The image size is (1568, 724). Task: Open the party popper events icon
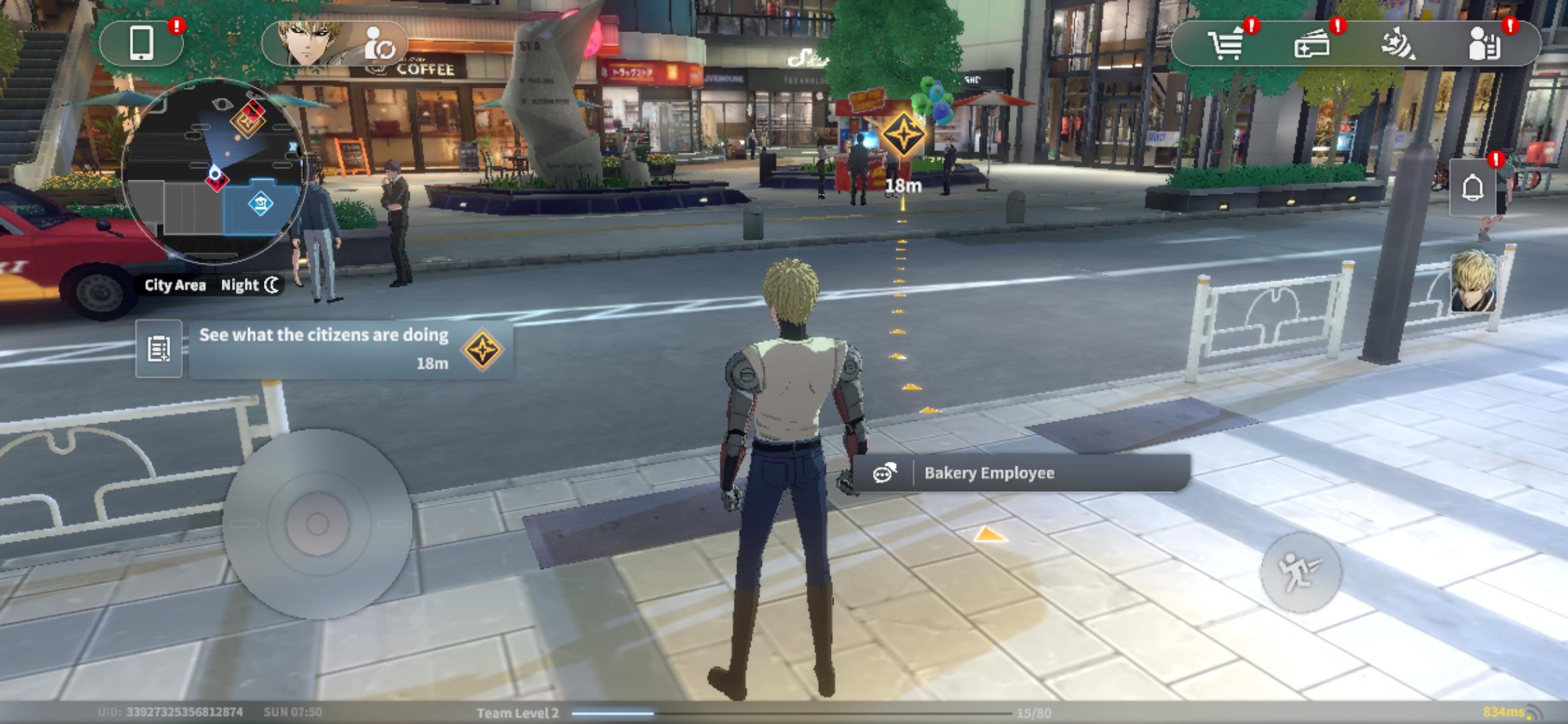[1398, 45]
